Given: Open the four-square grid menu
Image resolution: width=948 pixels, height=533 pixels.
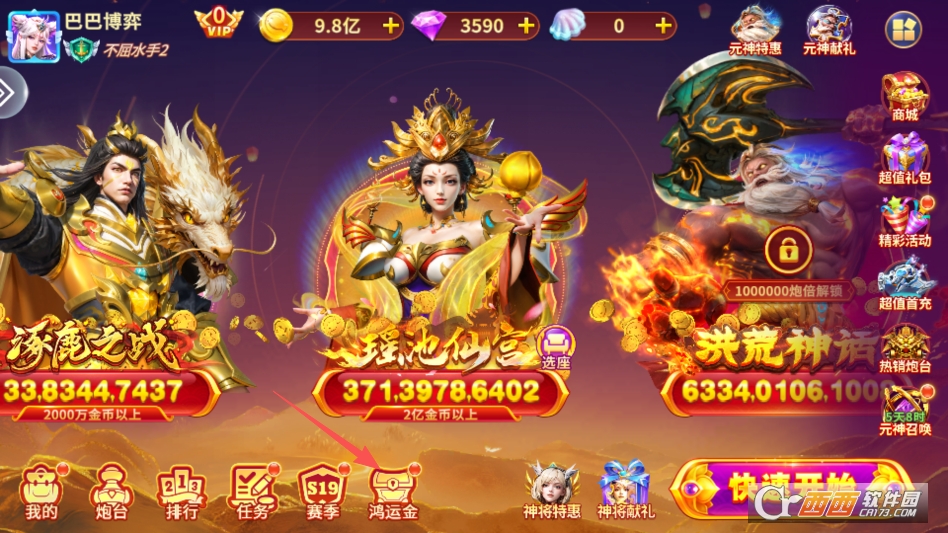Looking at the screenshot, I should point(902,30).
